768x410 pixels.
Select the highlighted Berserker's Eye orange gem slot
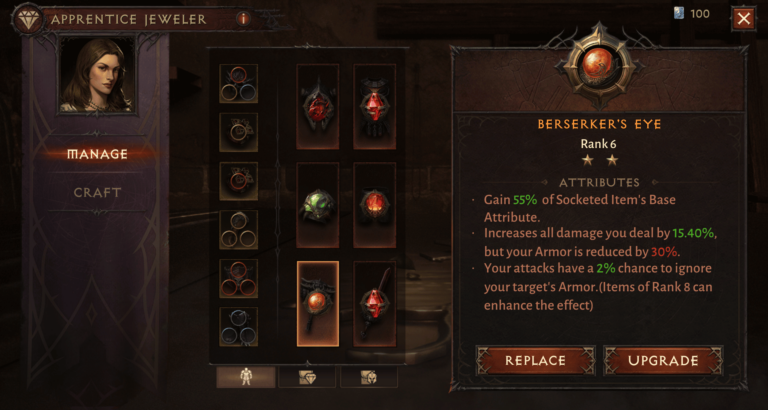[318, 303]
